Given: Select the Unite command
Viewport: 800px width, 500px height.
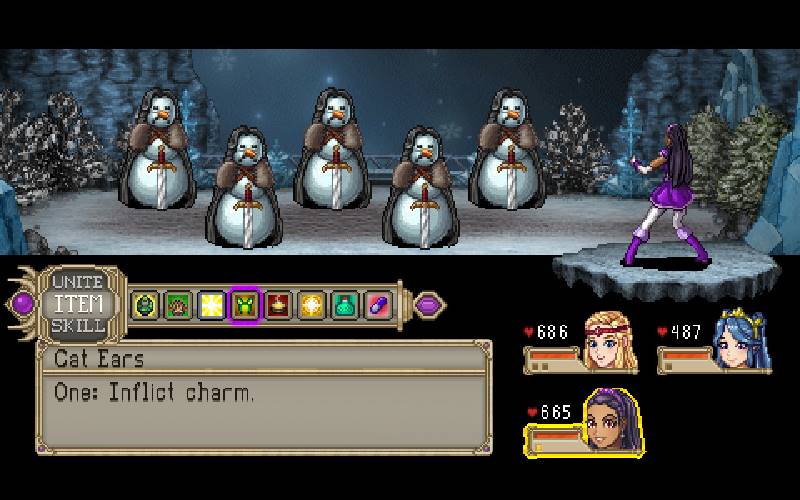Looking at the screenshot, I should (x=78, y=283).
